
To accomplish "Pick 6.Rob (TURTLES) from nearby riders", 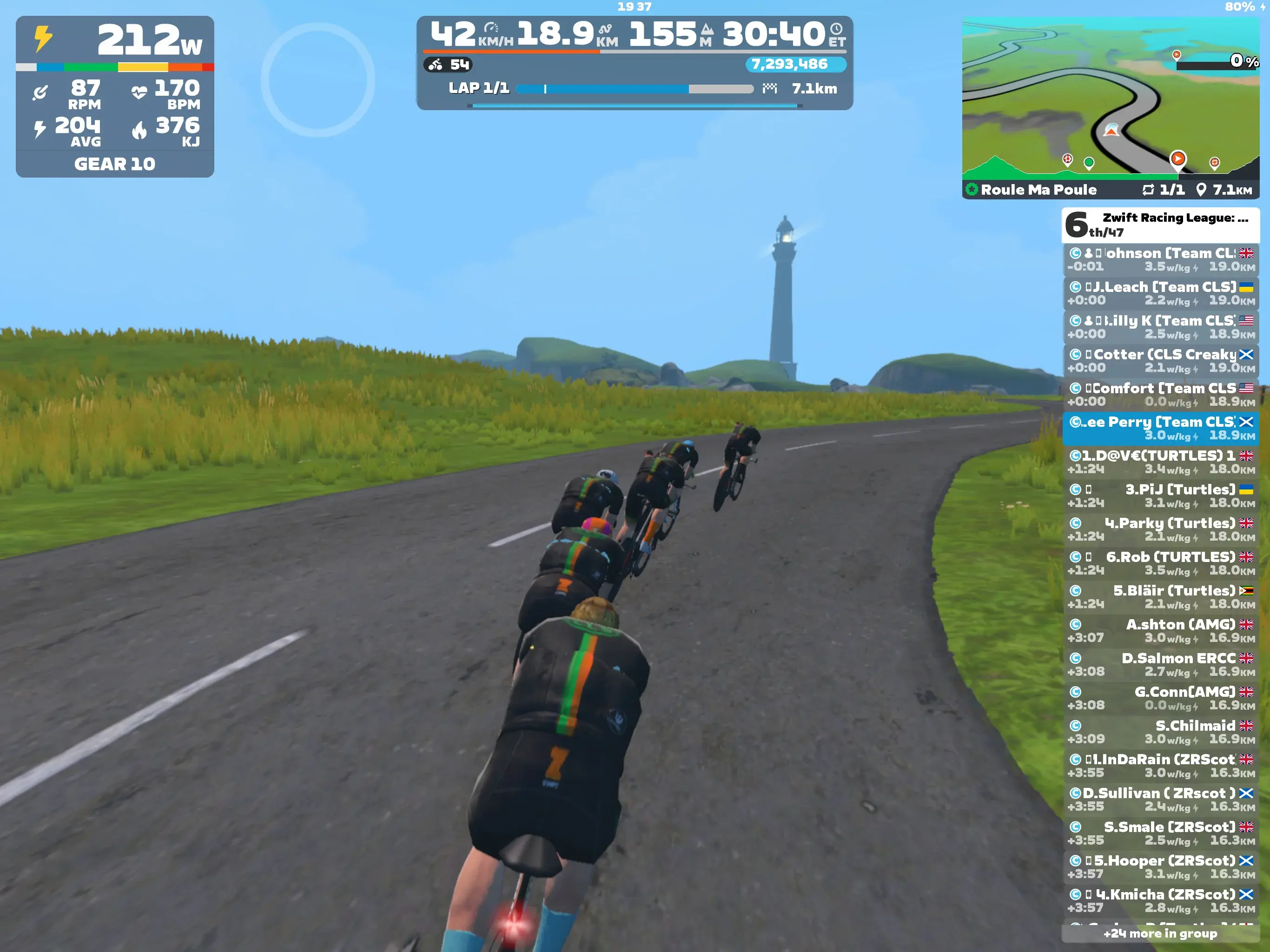I will click(1160, 563).
